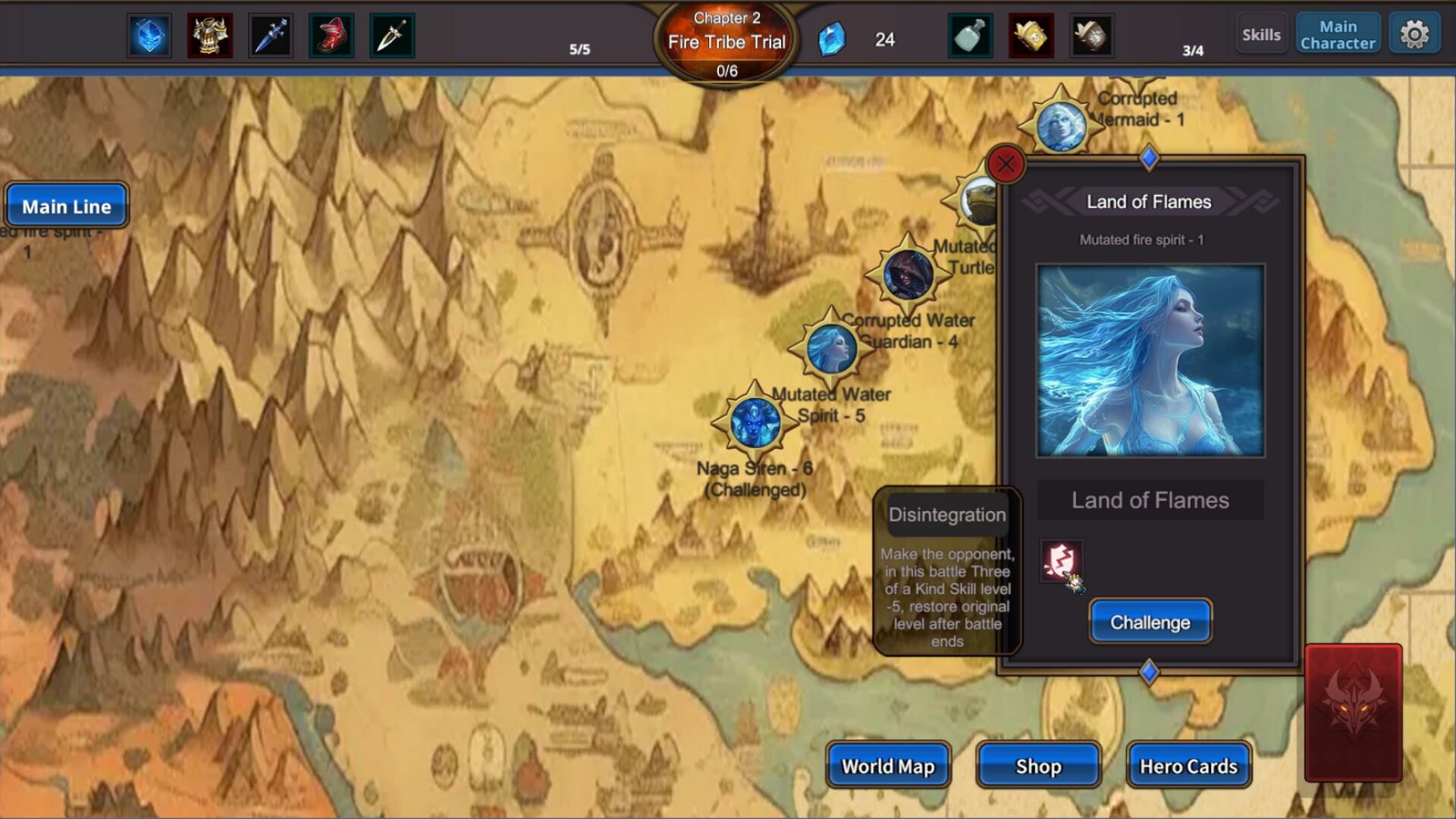Expand the diamond arrow above Land of Flames panel

(1149, 158)
